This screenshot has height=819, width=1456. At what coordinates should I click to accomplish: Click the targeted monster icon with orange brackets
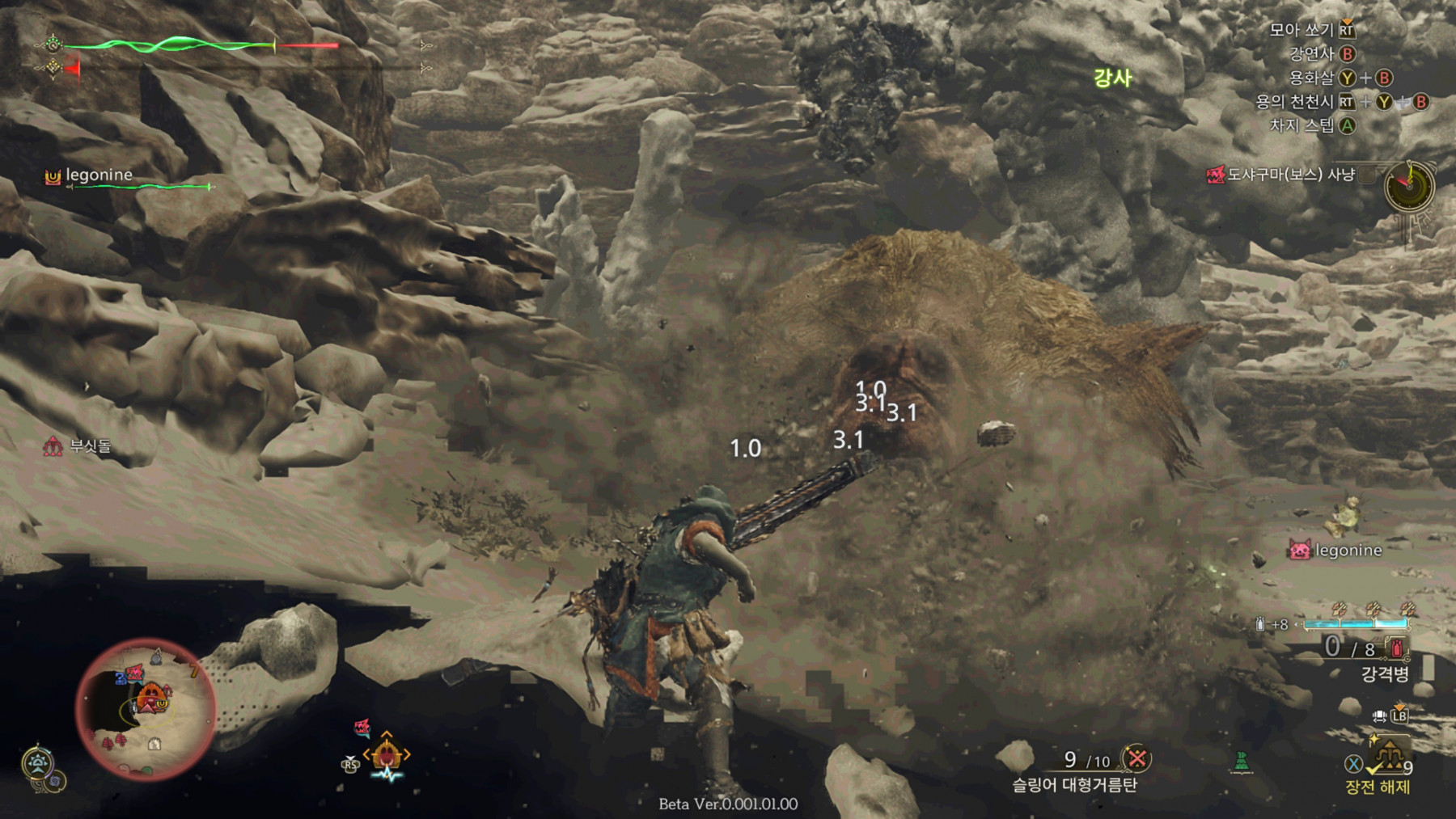click(387, 755)
